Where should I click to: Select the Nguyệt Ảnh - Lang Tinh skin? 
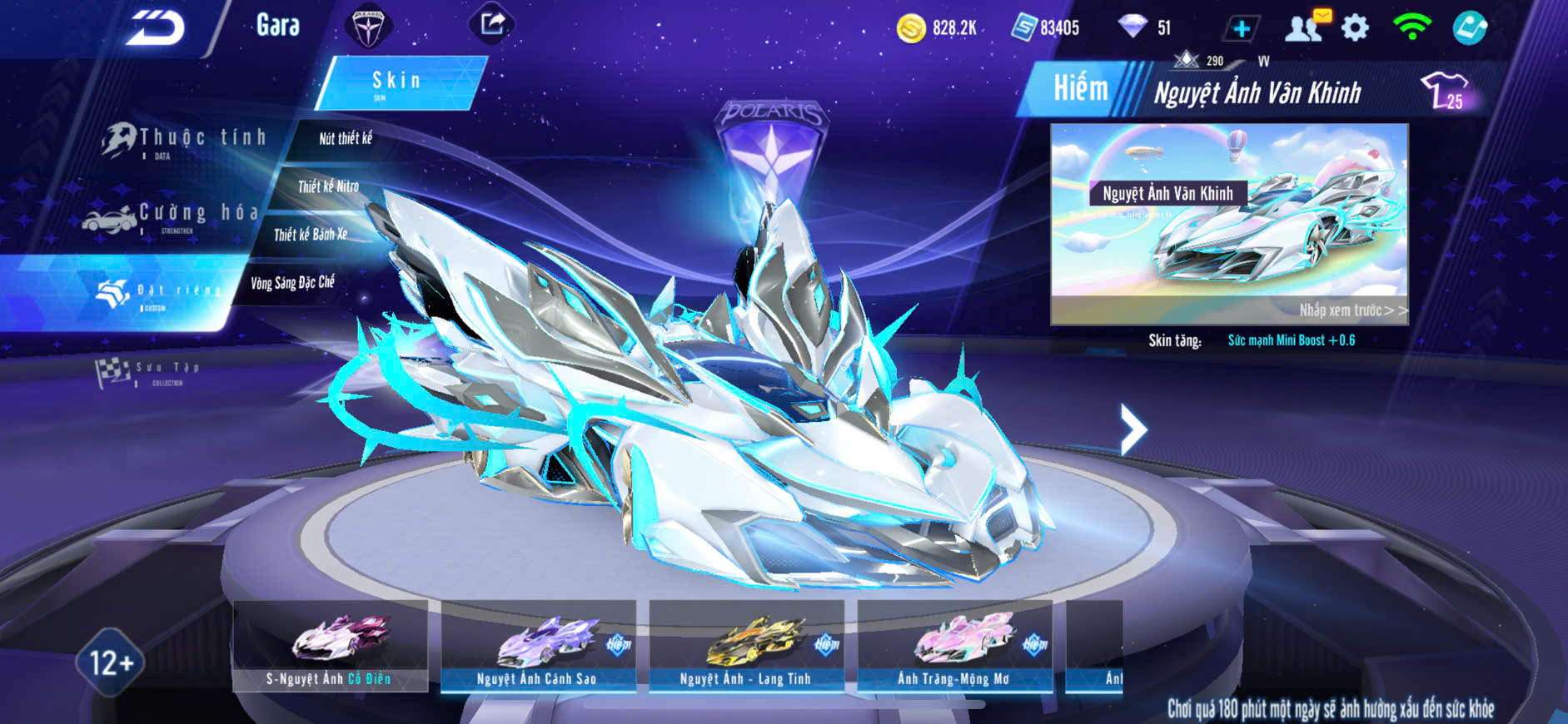746,646
